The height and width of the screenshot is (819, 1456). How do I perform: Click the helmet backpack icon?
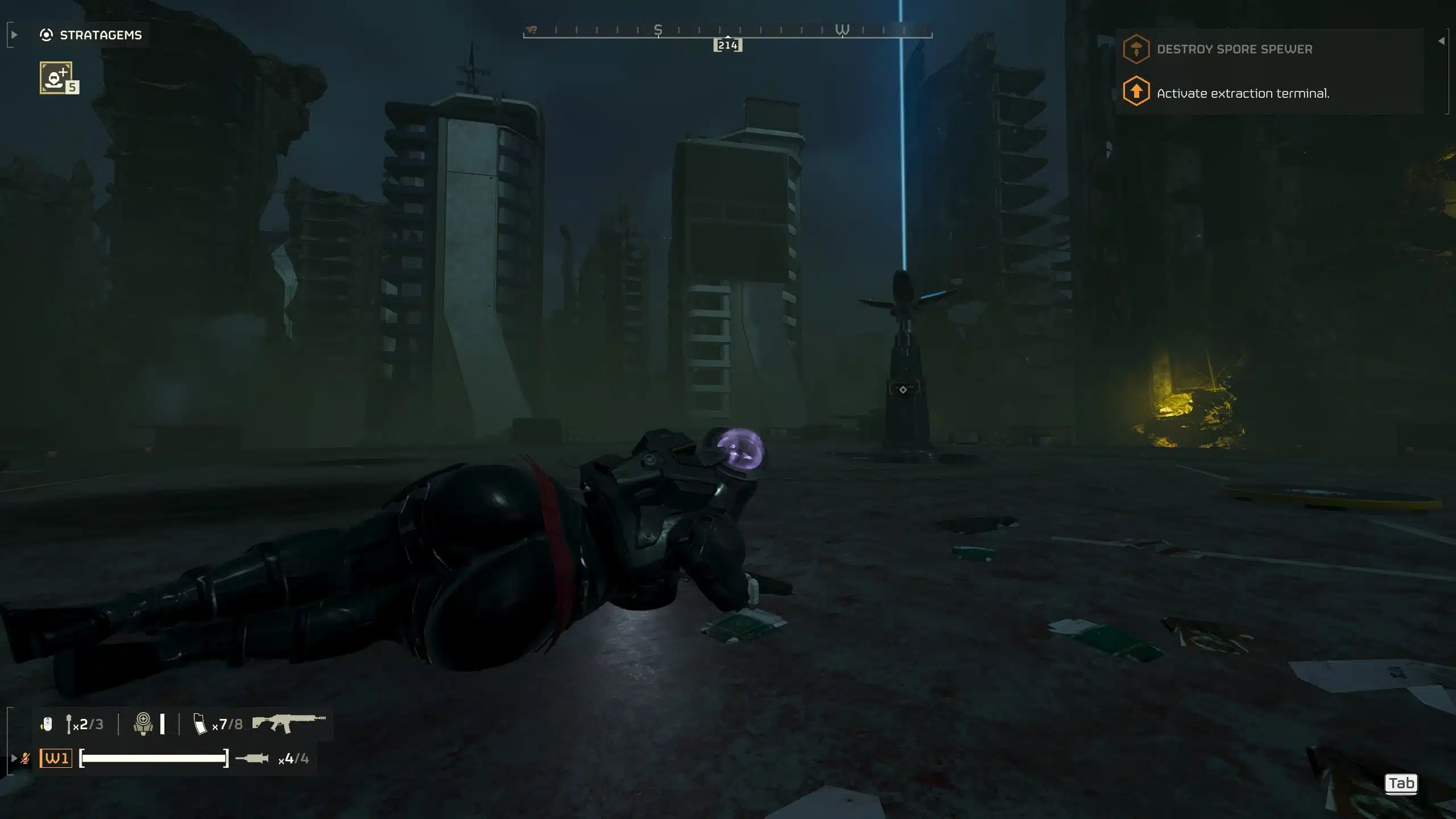pos(143,724)
